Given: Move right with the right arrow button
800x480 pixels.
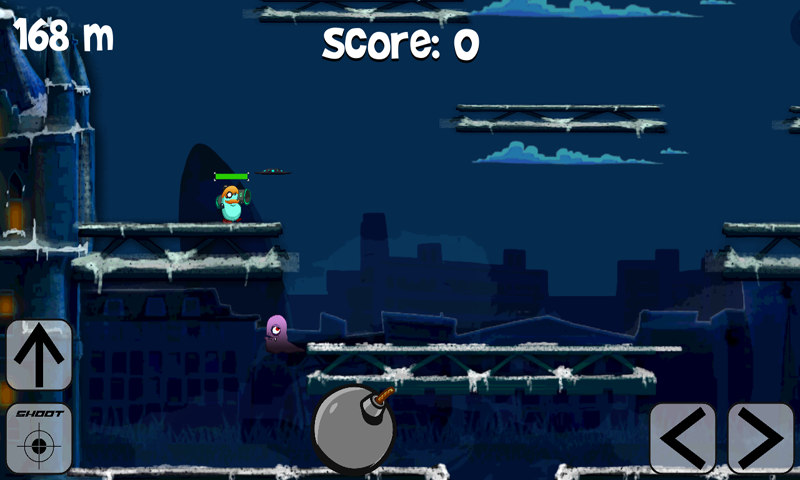Looking at the screenshot, I should (760, 438).
